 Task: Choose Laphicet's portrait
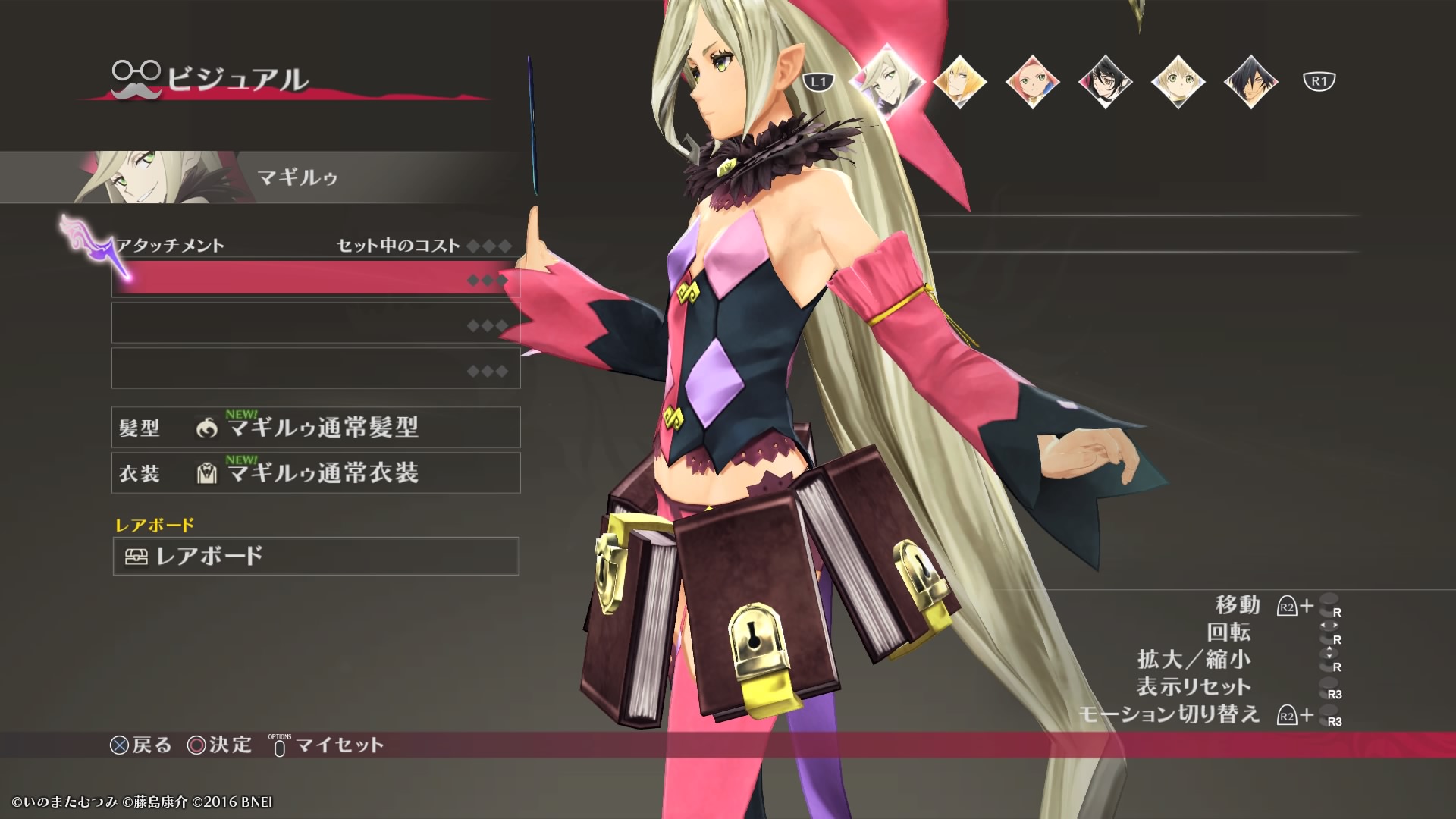1178,81
